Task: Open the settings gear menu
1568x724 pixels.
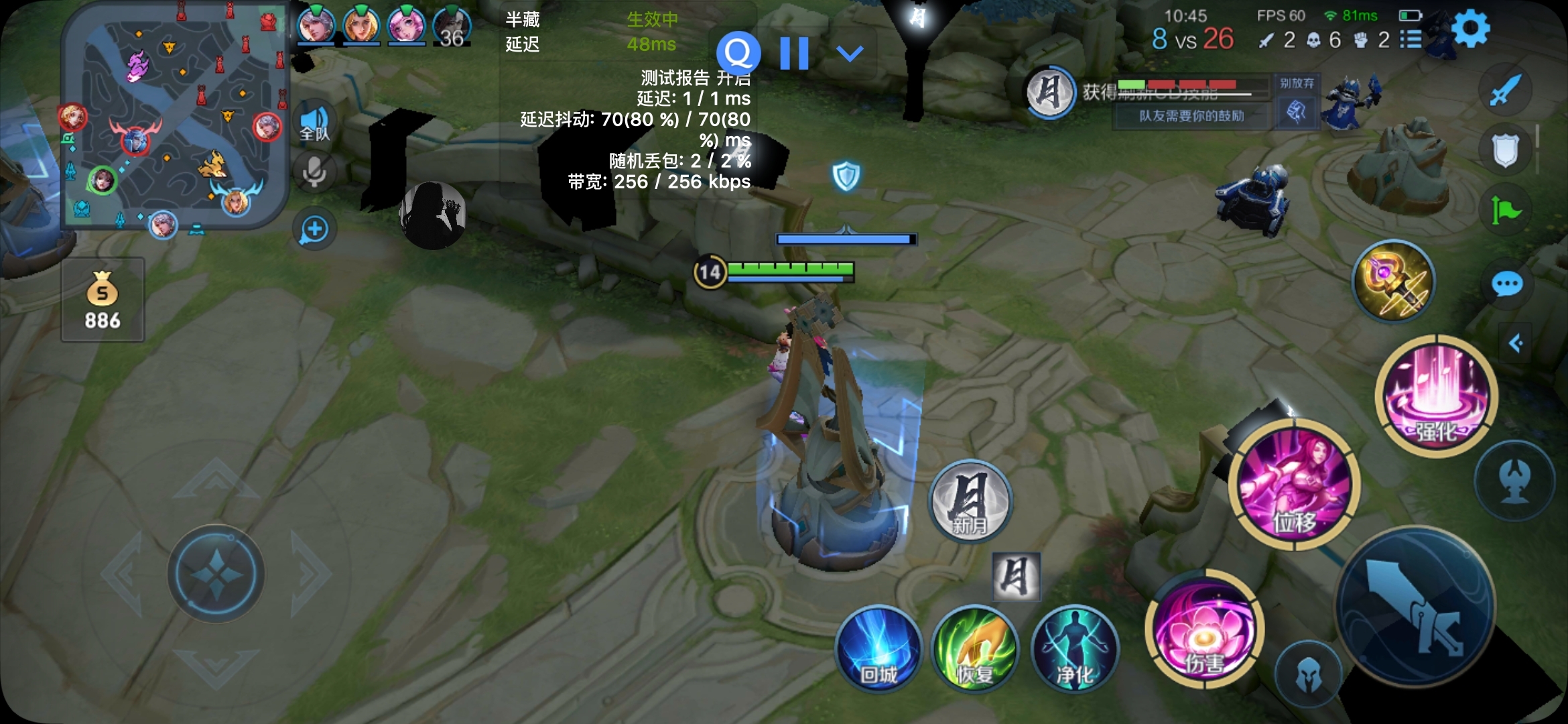Action: click(x=1471, y=29)
